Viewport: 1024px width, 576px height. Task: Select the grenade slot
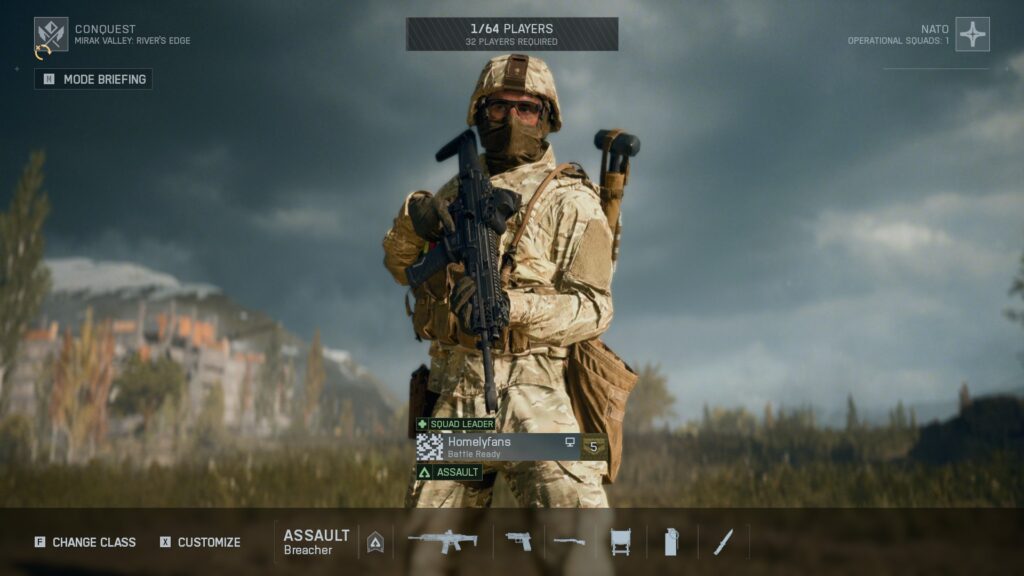(671, 541)
